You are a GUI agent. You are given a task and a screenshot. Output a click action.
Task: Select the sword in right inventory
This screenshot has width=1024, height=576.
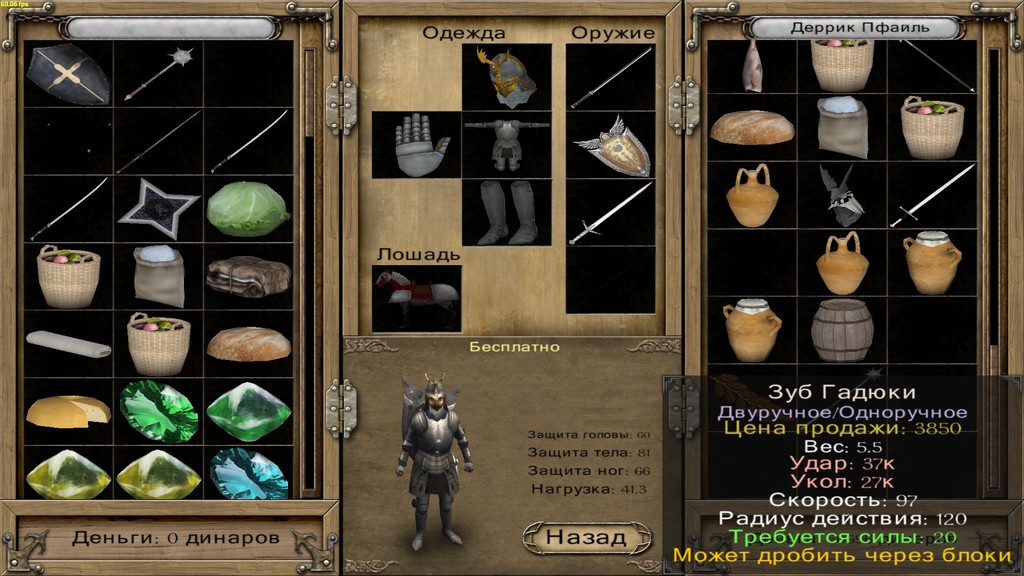(932, 195)
